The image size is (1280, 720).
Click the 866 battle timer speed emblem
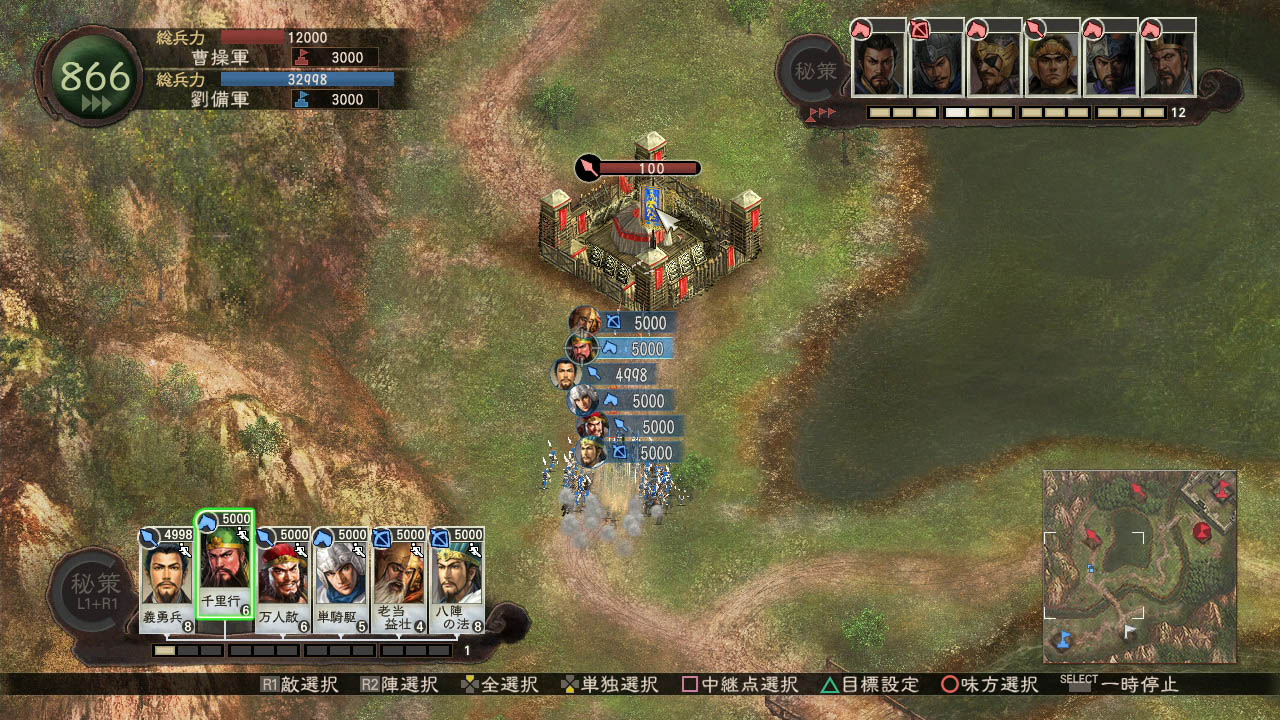pos(96,77)
